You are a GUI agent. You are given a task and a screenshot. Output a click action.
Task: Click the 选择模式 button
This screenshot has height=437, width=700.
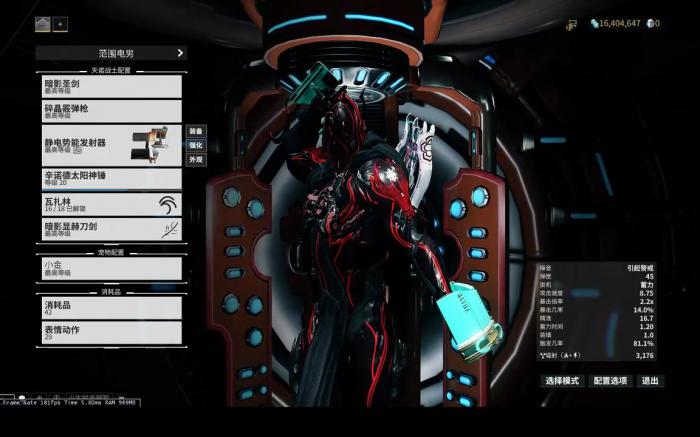click(x=561, y=381)
